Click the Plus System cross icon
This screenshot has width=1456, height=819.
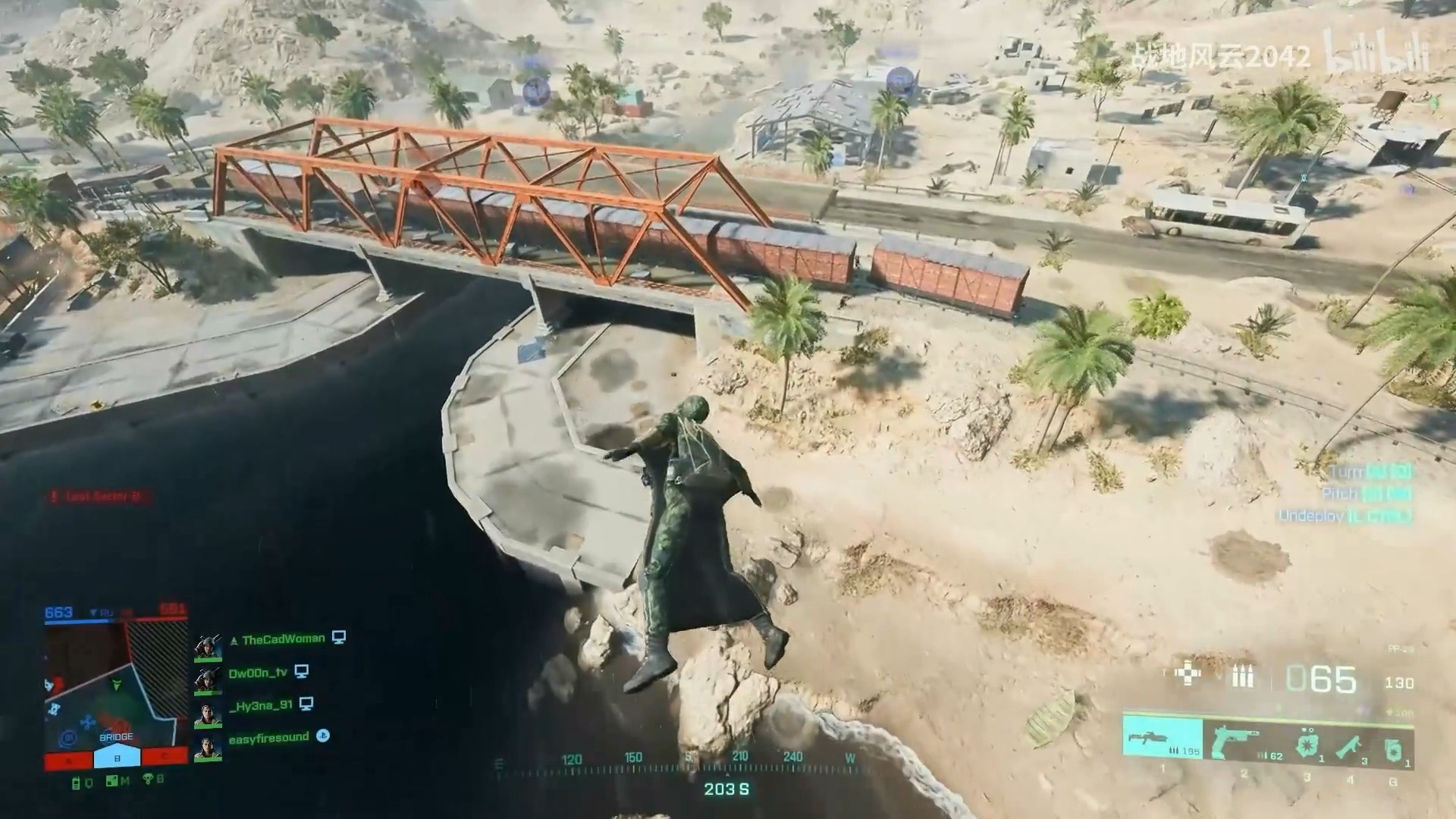(x=1187, y=674)
